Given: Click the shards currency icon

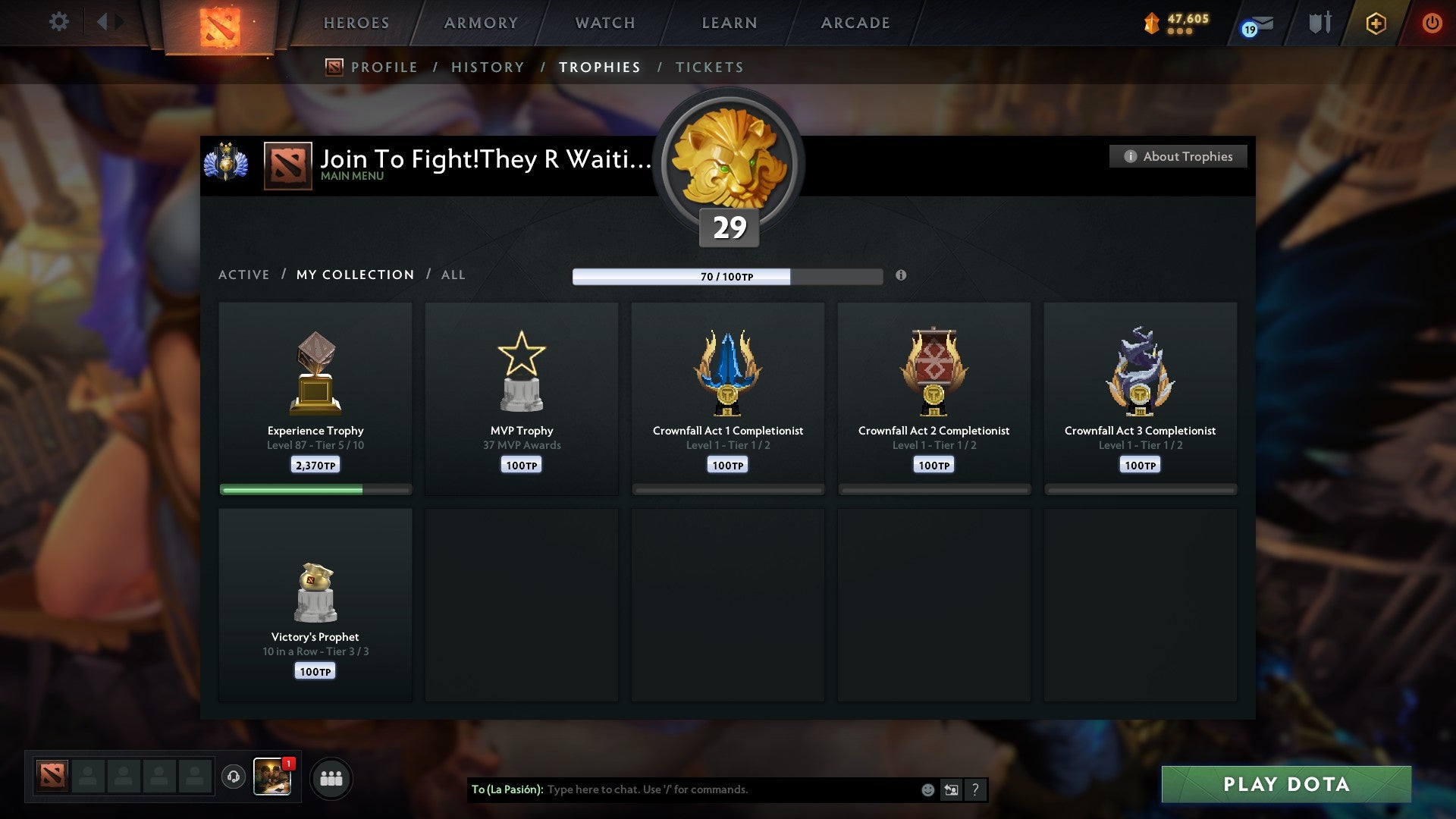Looking at the screenshot, I should click(1151, 22).
